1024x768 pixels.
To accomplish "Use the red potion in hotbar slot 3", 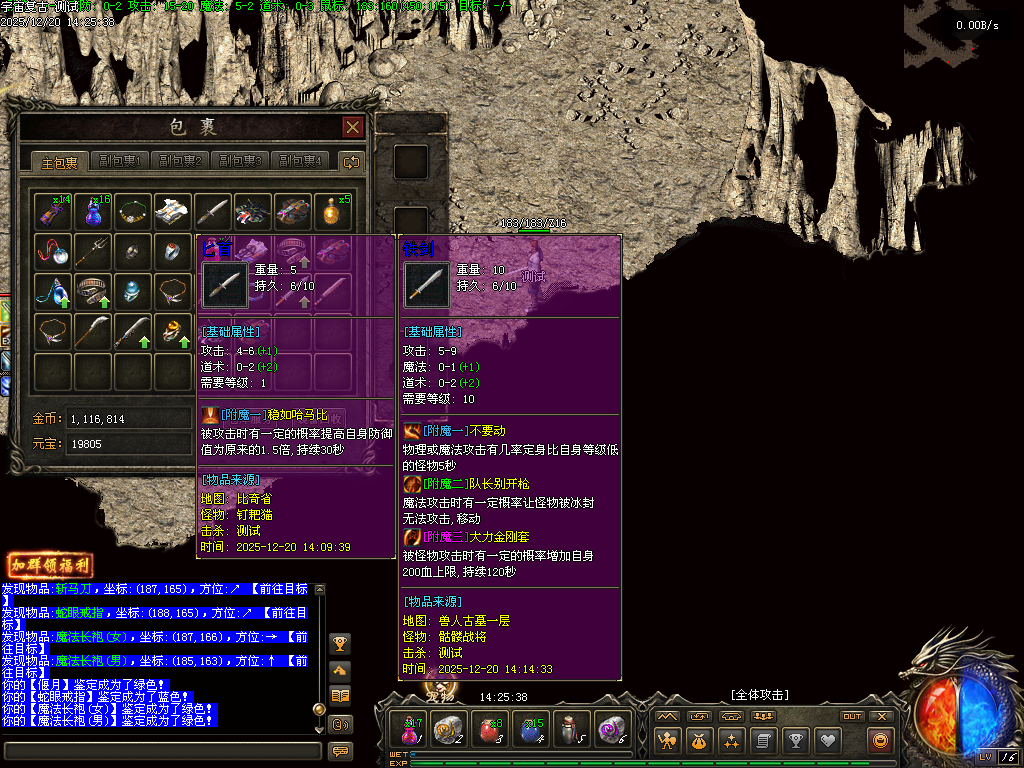I will (490, 730).
